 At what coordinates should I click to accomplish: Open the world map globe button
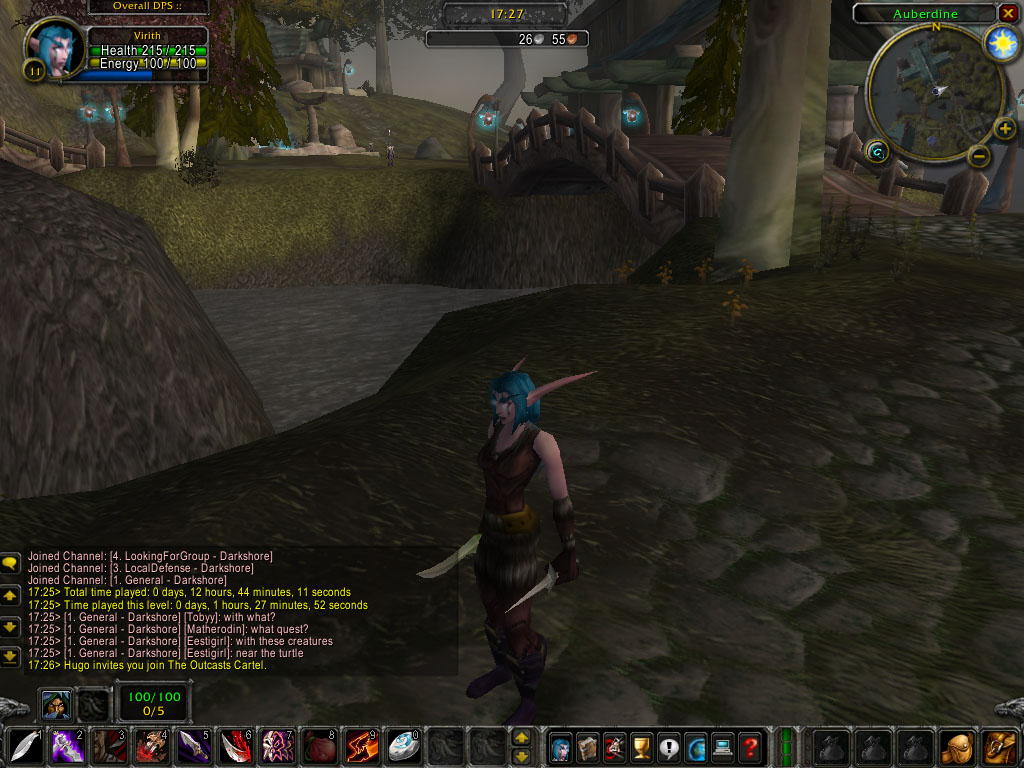(696, 746)
